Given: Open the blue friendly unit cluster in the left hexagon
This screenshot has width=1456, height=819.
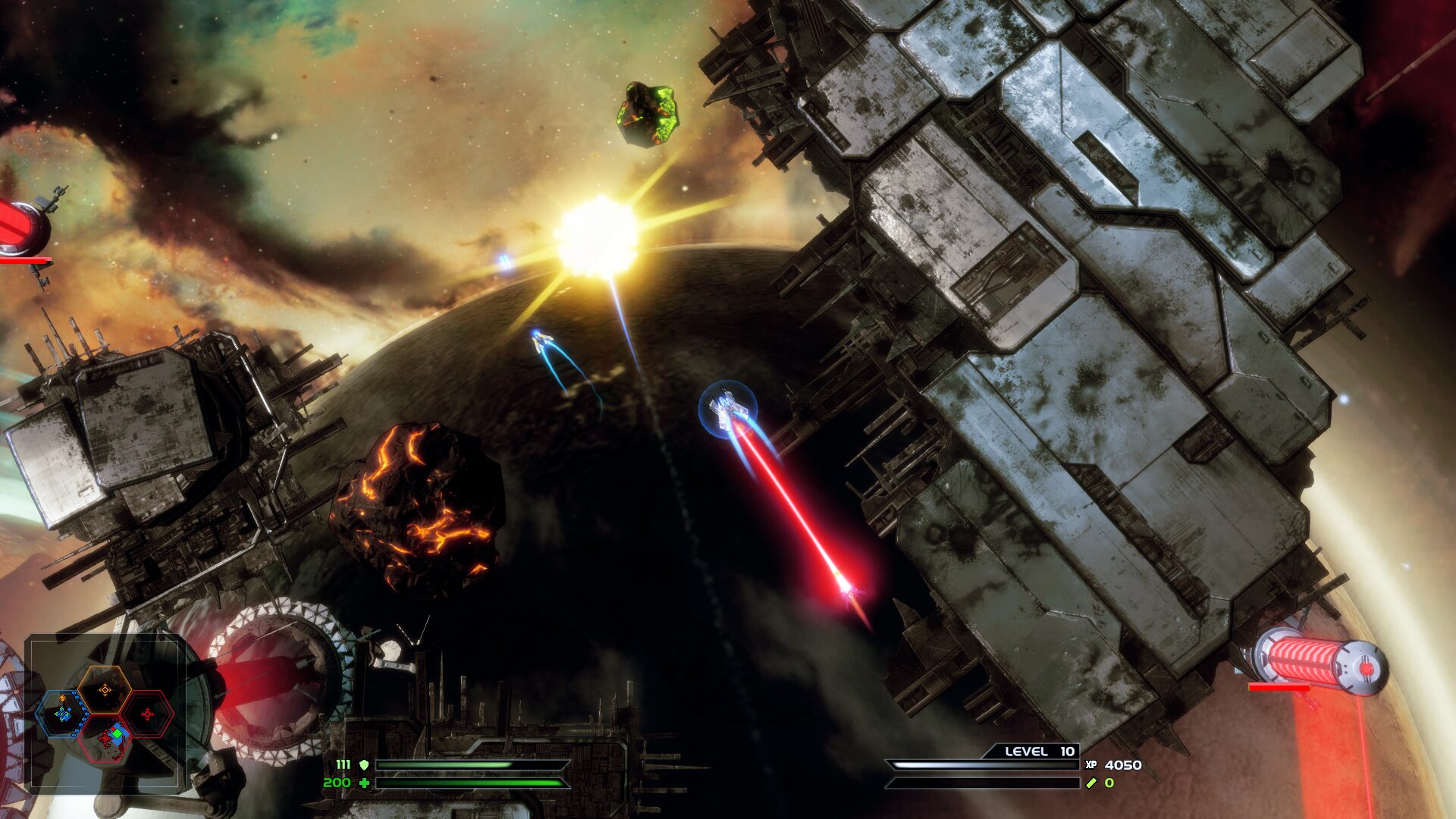Looking at the screenshot, I should [63, 713].
